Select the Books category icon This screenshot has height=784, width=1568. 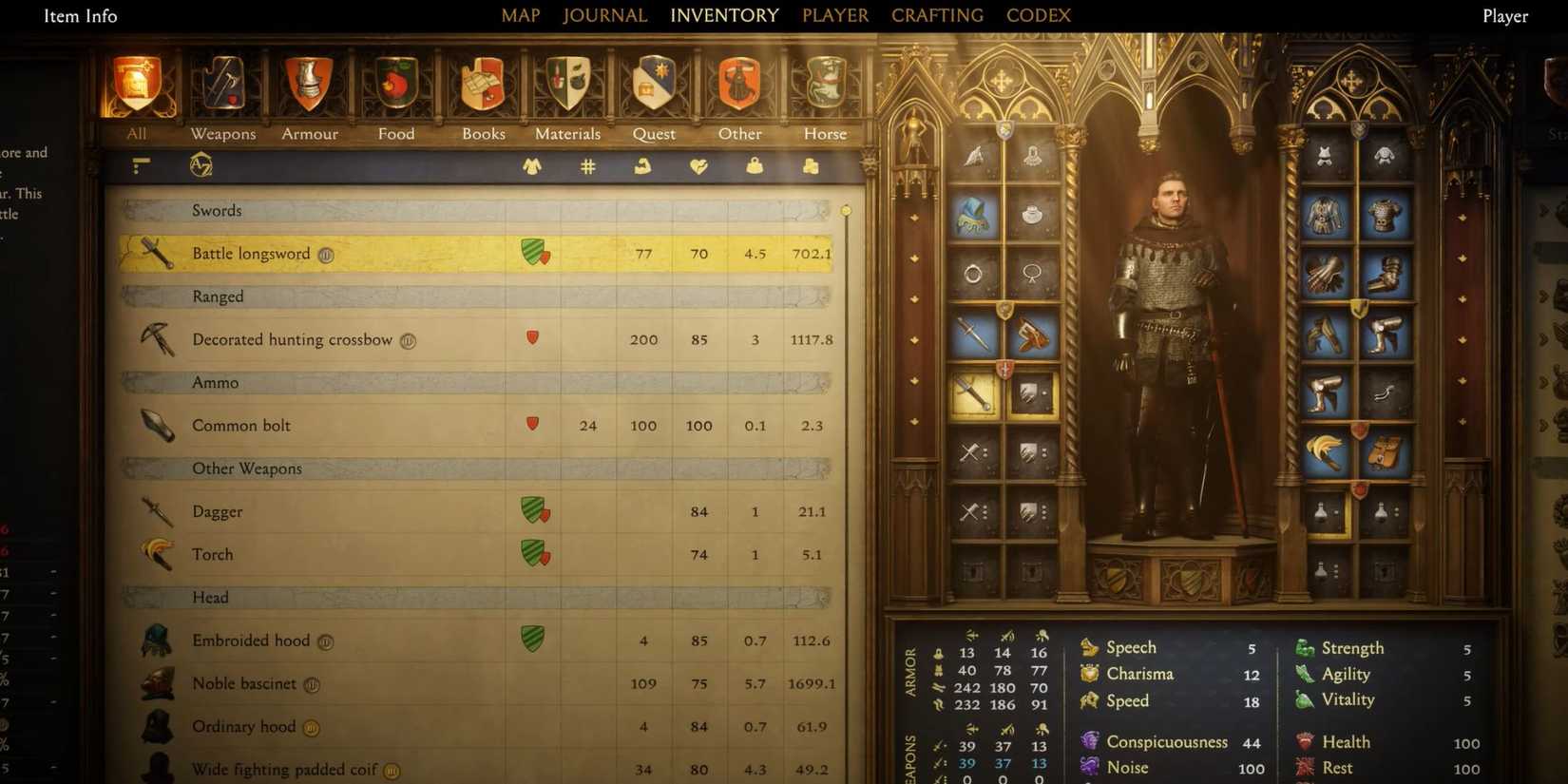(482, 86)
